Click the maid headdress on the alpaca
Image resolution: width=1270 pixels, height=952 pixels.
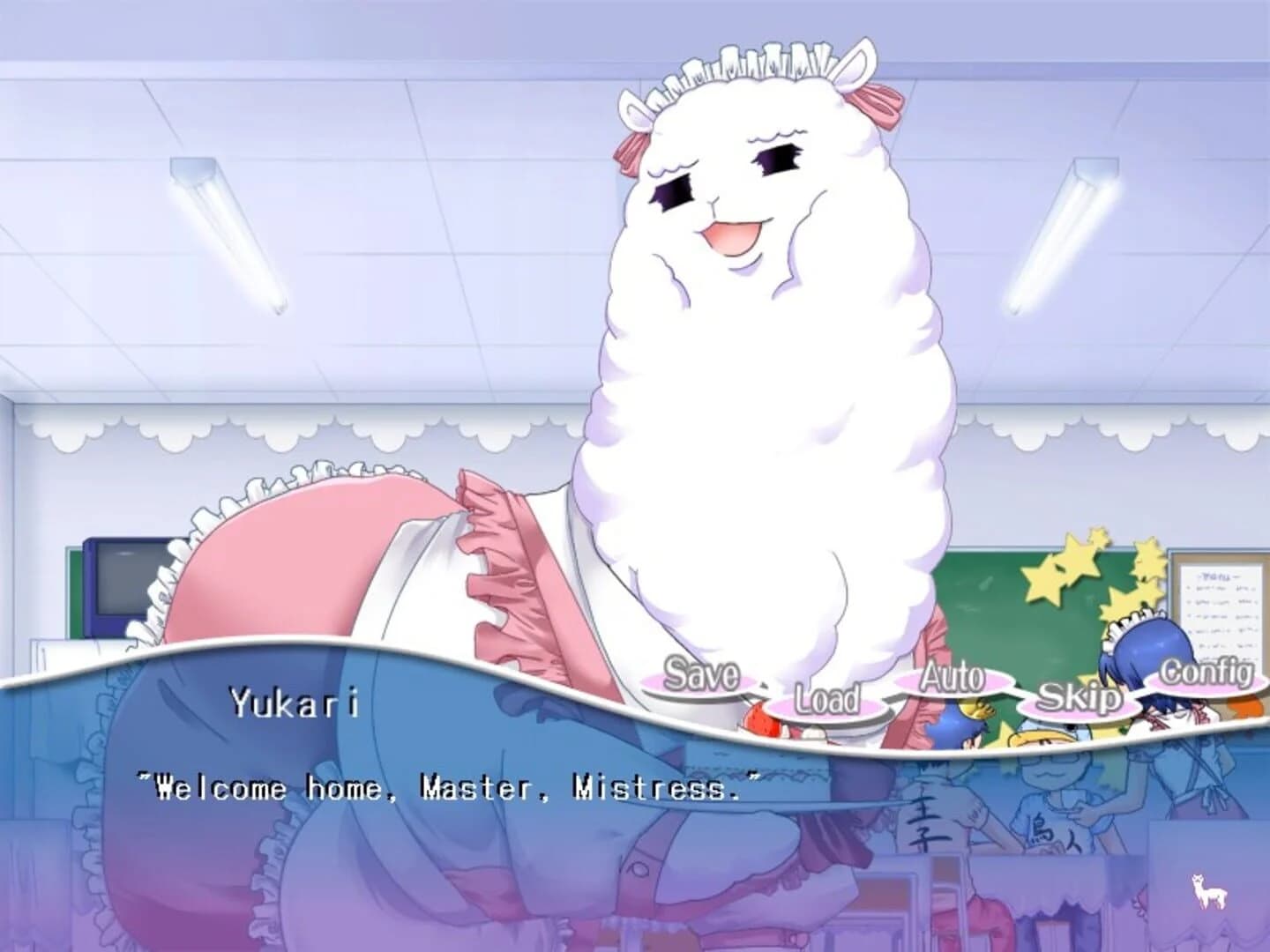click(758, 62)
